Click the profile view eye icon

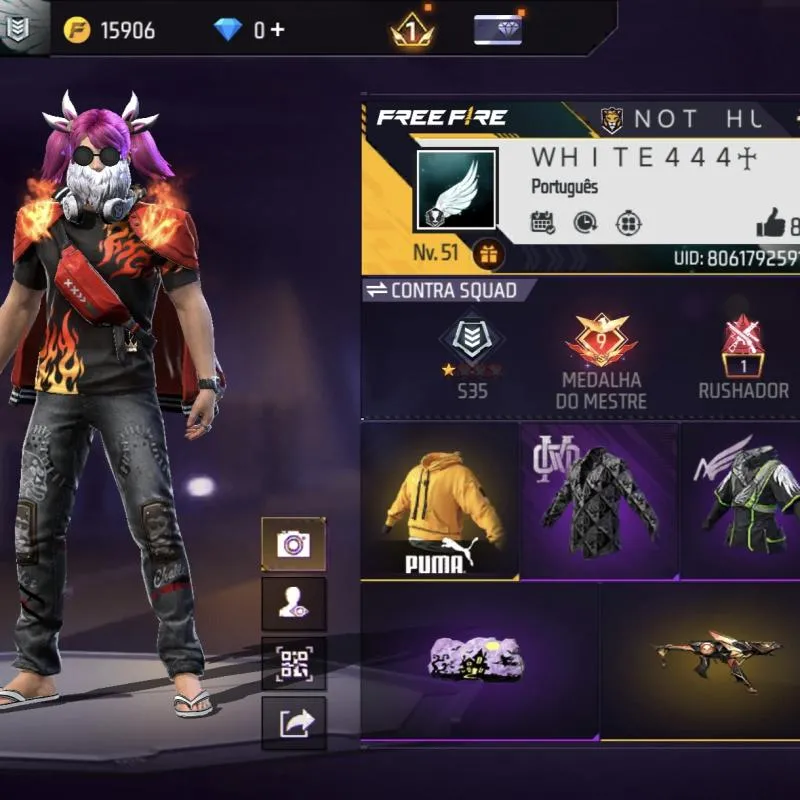click(x=294, y=603)
